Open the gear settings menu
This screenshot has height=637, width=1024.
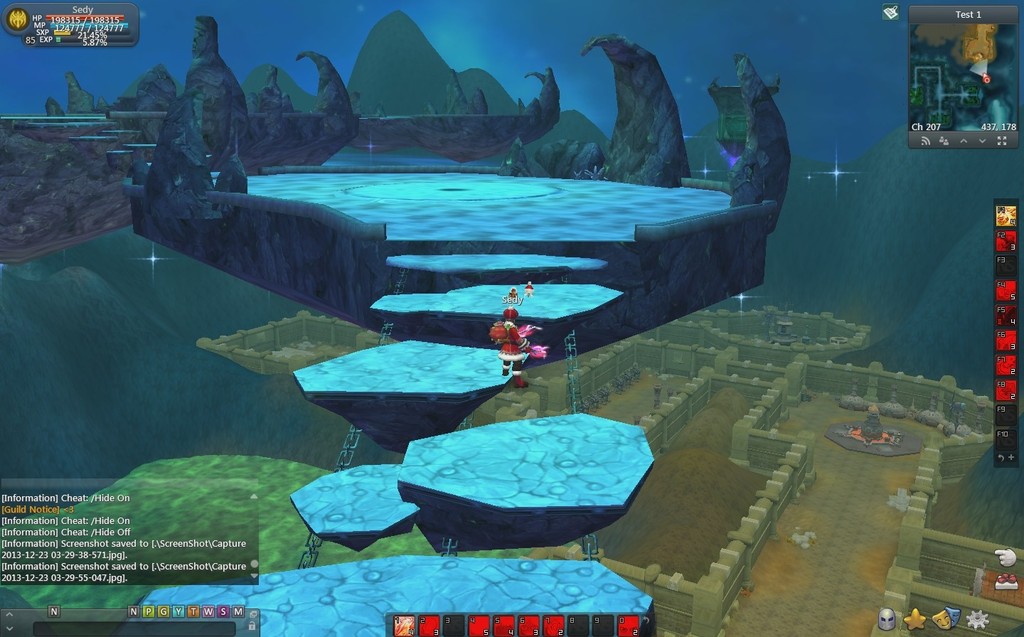tap(977, 620)
